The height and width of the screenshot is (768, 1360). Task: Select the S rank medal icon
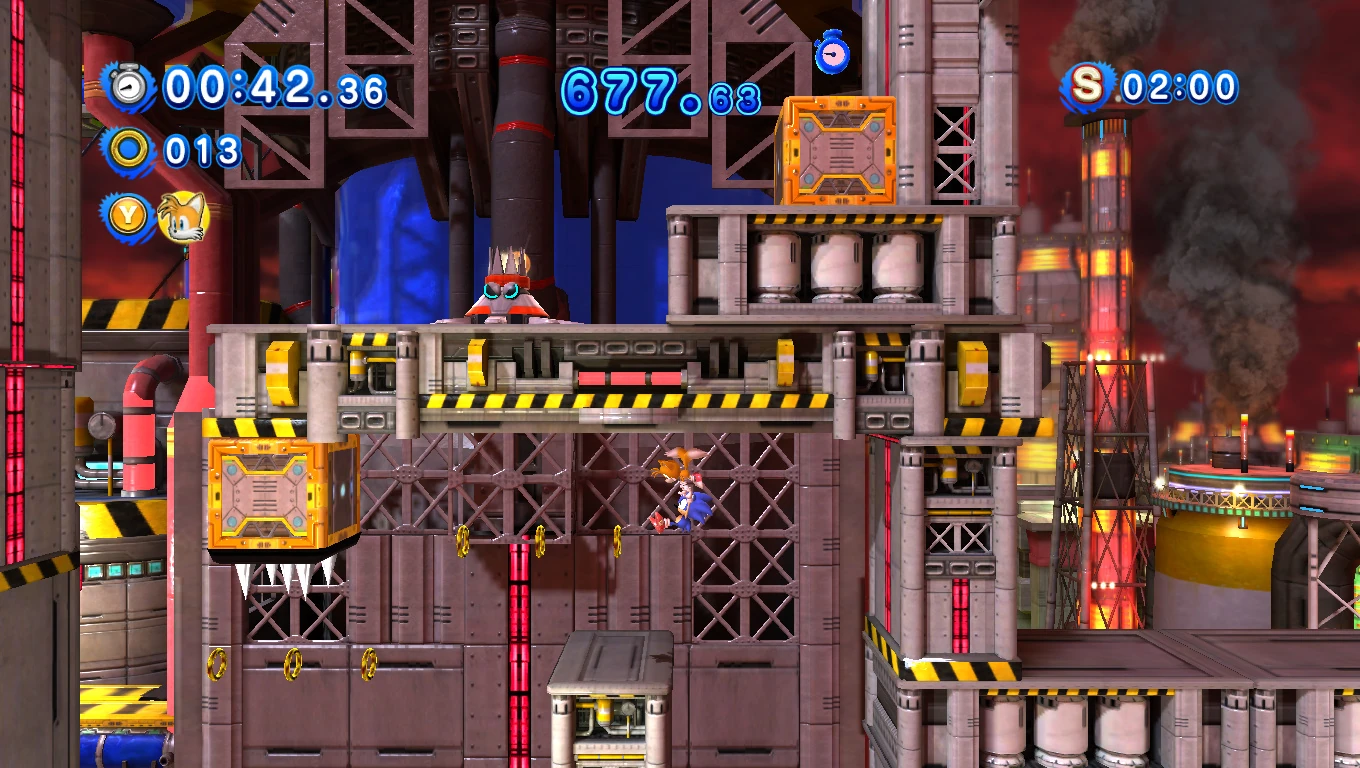[x=1087, y=87]
